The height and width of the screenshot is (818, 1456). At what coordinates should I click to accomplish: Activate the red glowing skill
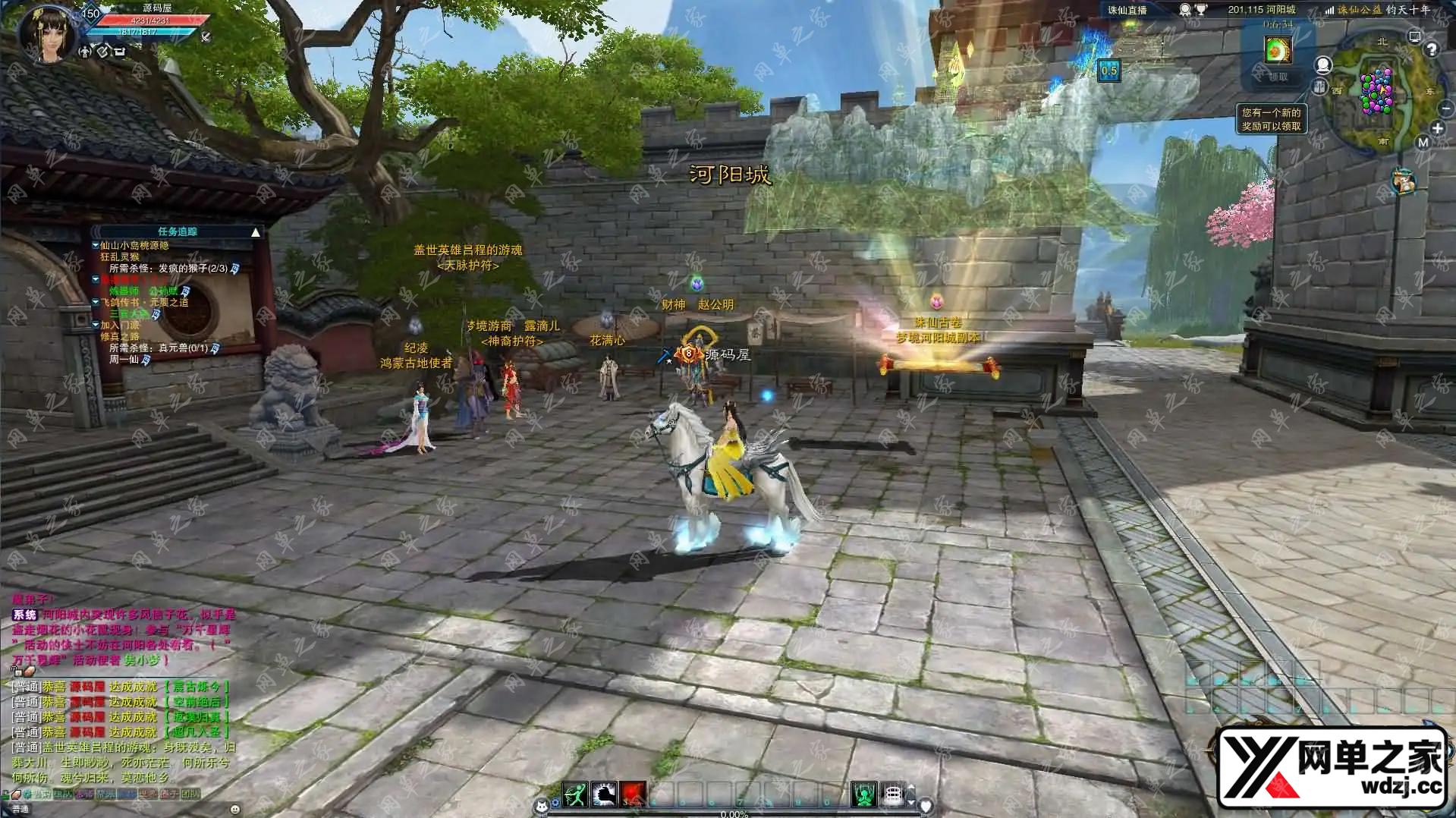coord(633,794)
